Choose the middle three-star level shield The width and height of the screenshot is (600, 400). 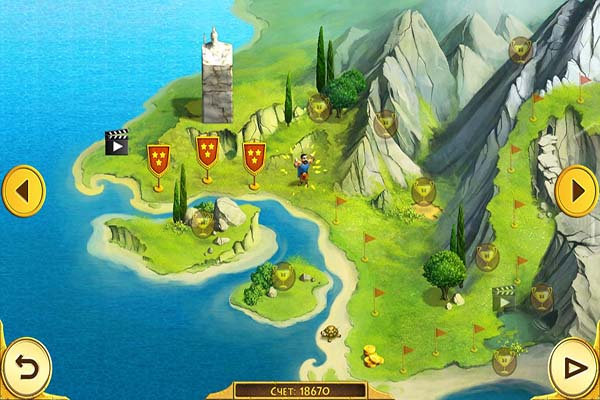(x=207, y=152)
